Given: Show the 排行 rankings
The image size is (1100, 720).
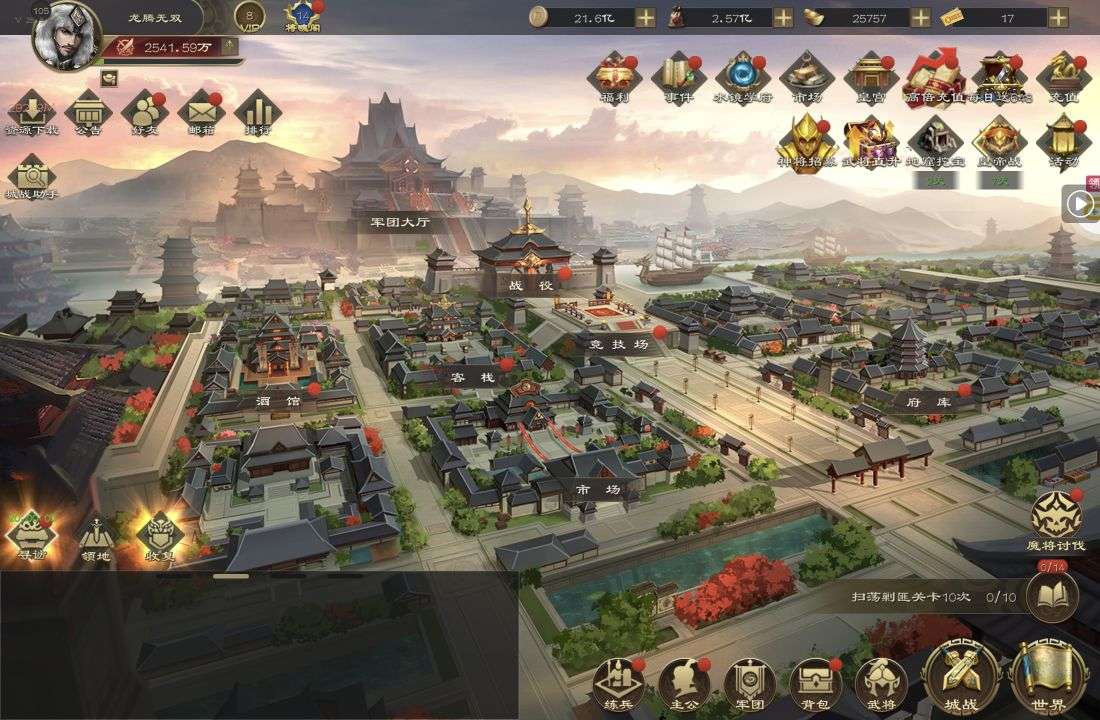Looking at the screenshot, I should [258, 112].
